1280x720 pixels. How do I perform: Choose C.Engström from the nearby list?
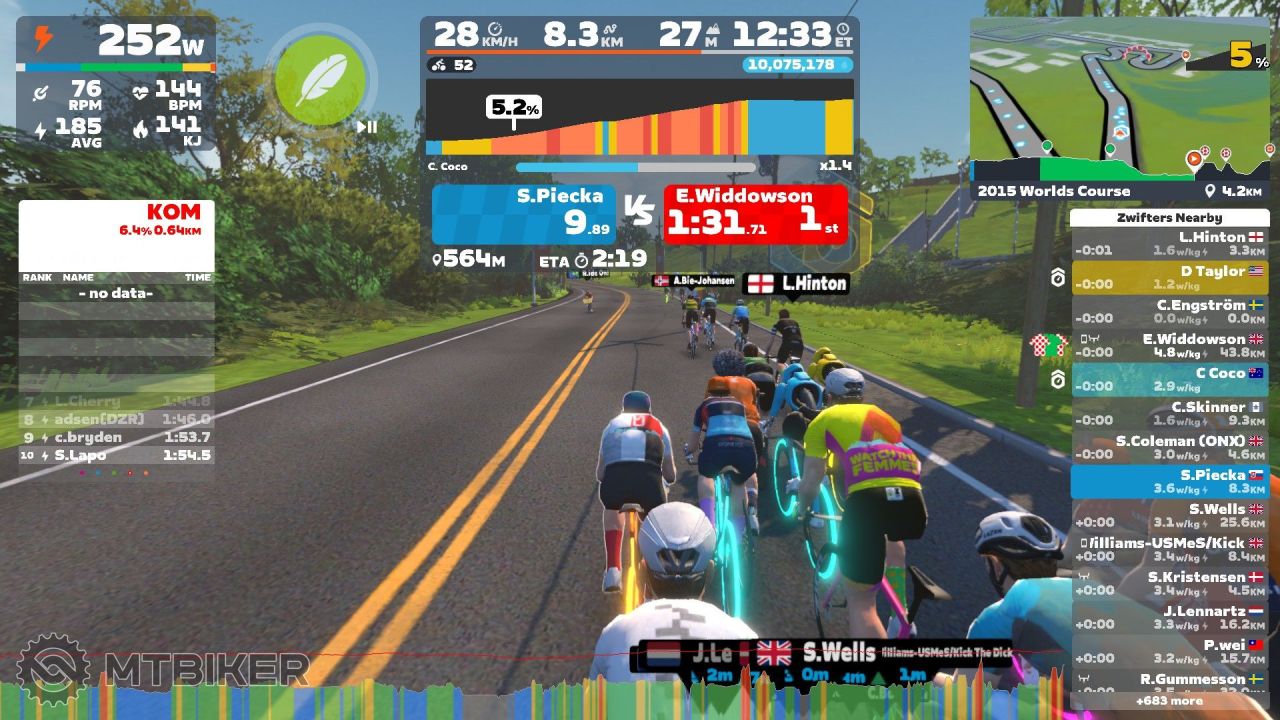point(1168,312)
